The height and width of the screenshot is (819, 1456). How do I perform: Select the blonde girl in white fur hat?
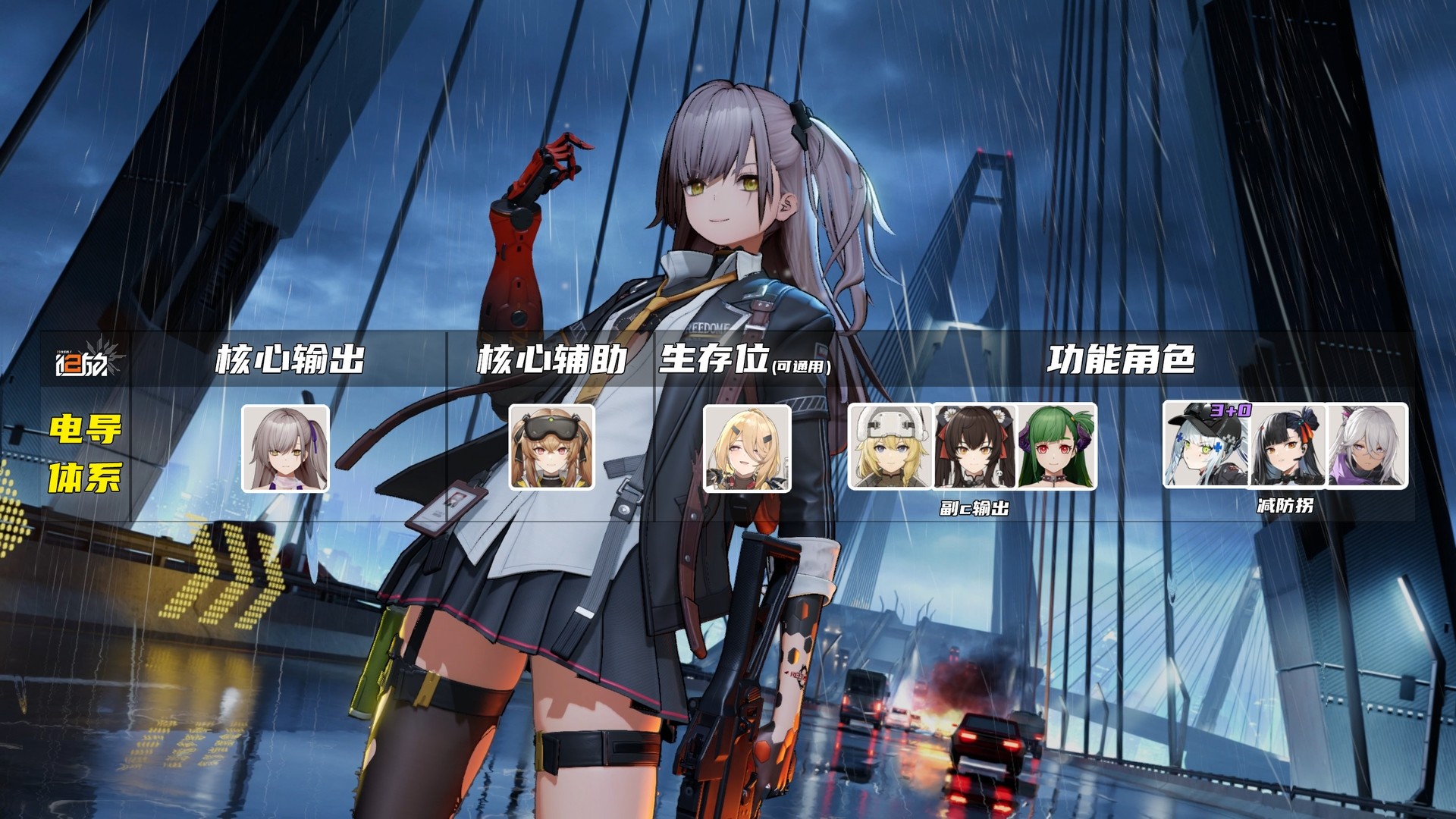890,446
